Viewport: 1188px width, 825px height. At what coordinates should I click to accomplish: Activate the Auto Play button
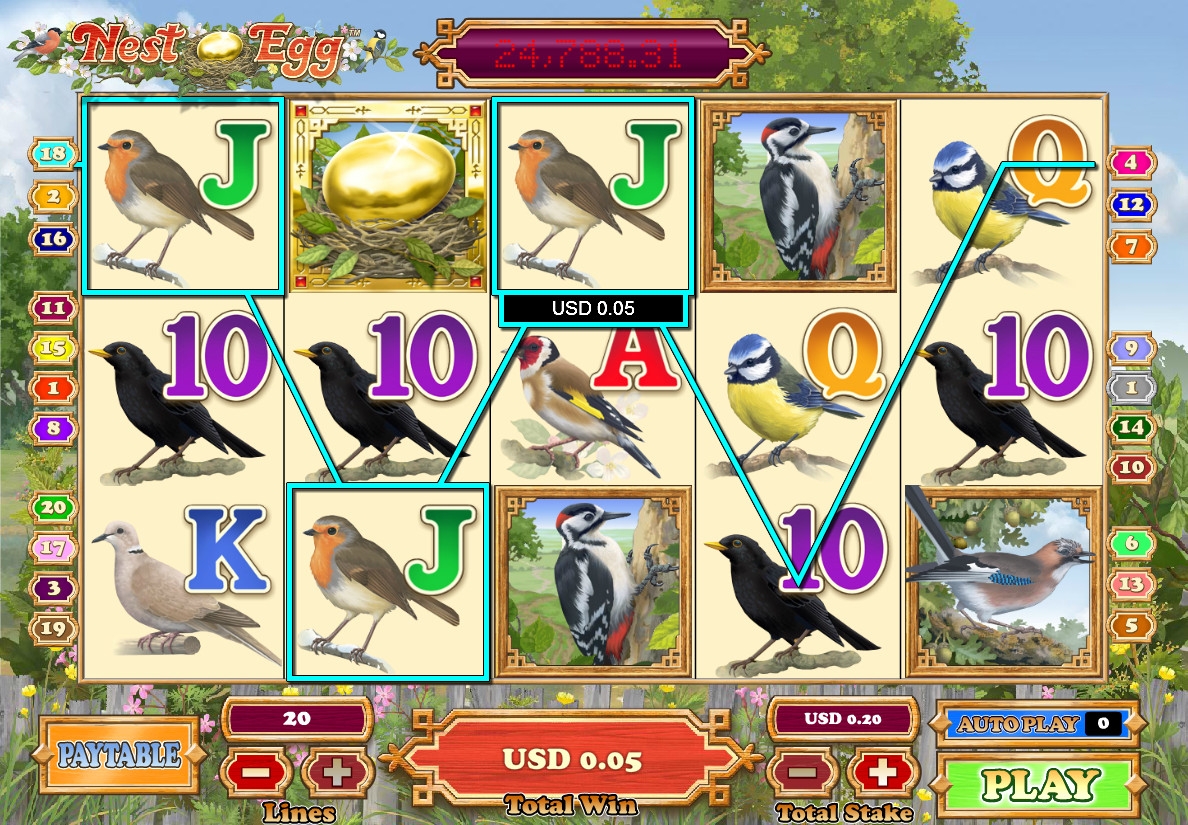(1034, 724)
